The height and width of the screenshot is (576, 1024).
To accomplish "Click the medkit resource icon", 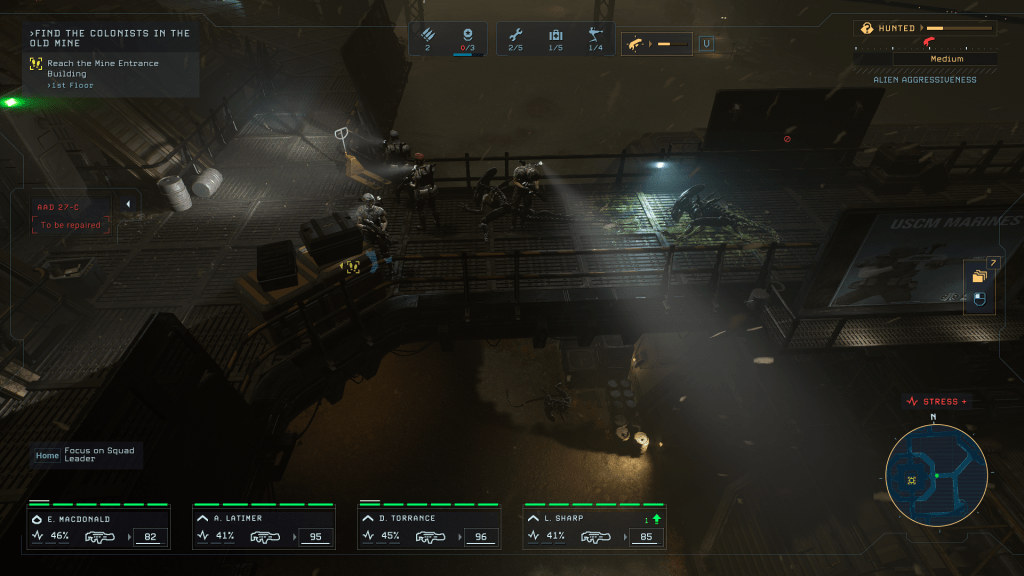I will coord(555,36).
